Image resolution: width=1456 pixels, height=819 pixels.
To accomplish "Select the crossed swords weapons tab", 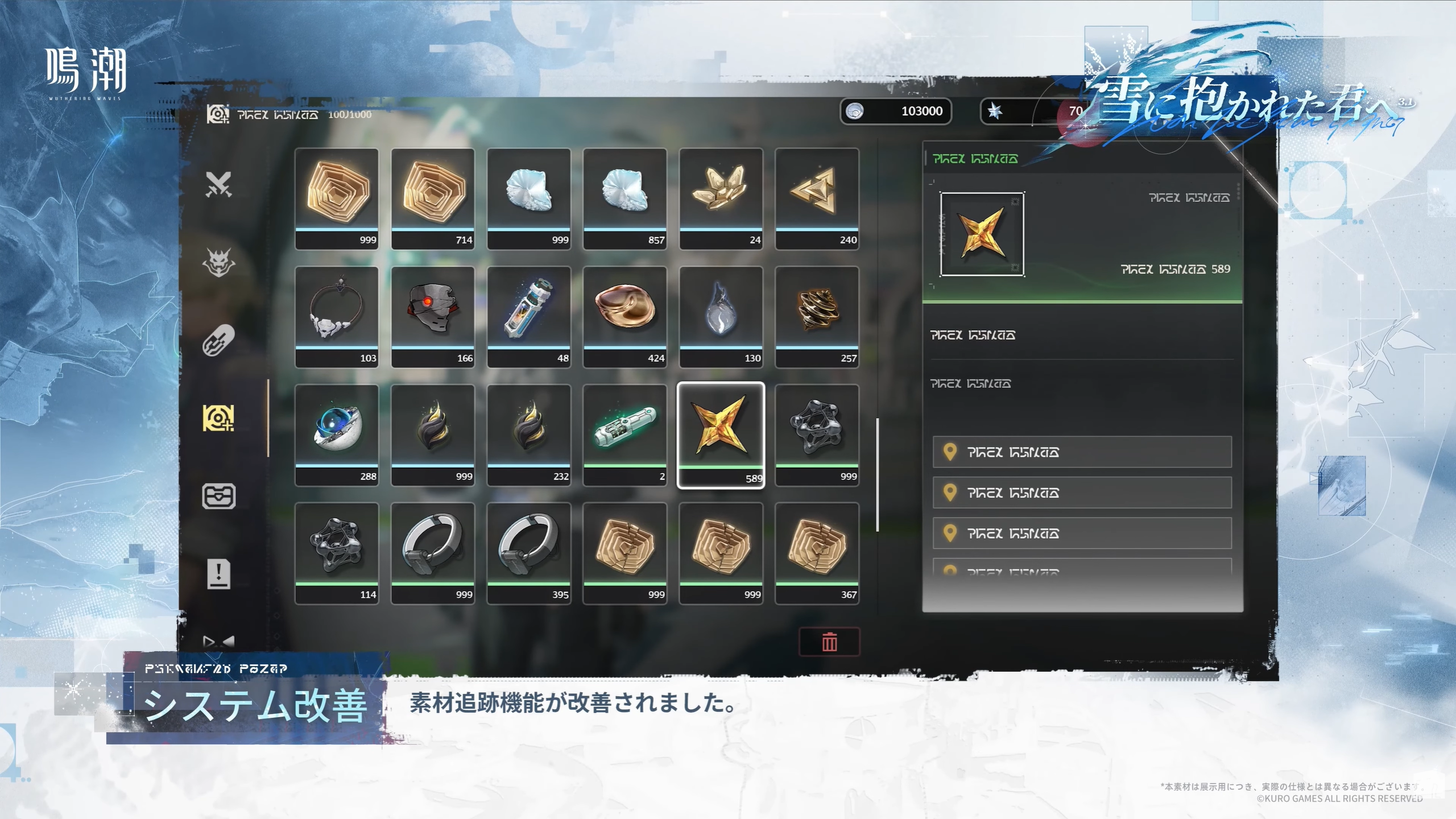I will (218, 184).
